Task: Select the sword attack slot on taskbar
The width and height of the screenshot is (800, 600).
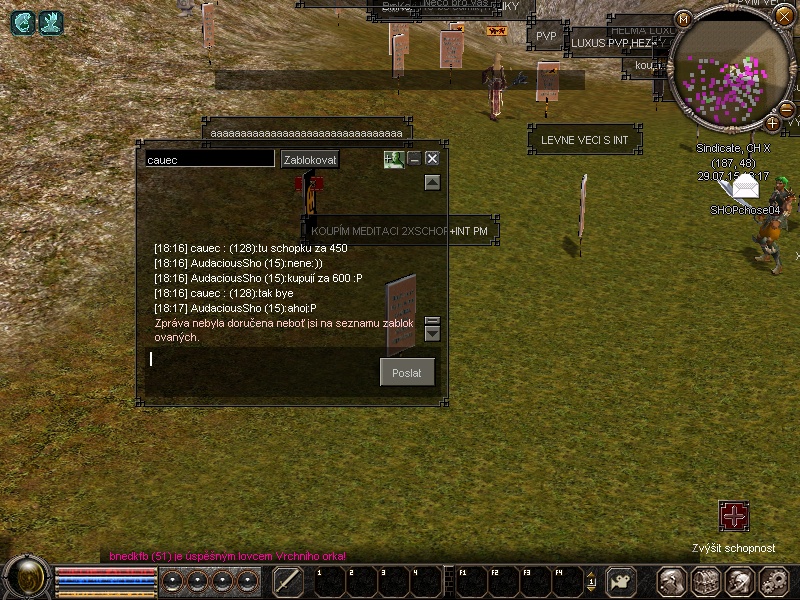Action: tap(287, 581)
